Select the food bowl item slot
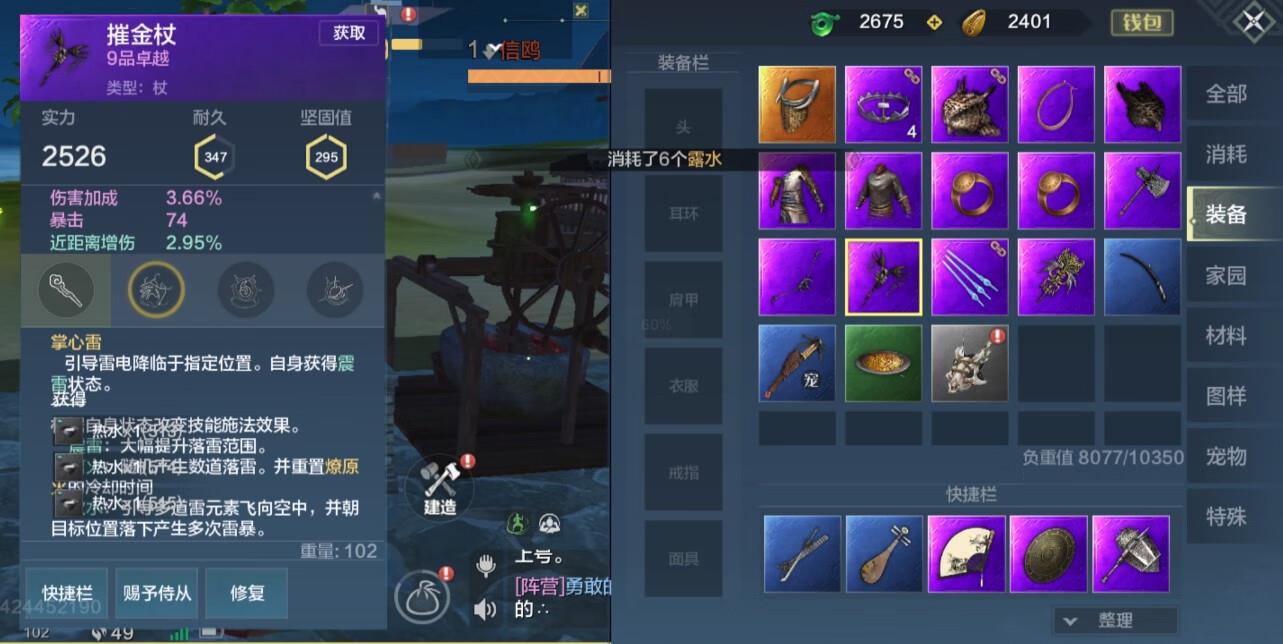This screenshot has height=644, width=1283. click(883, 363)
